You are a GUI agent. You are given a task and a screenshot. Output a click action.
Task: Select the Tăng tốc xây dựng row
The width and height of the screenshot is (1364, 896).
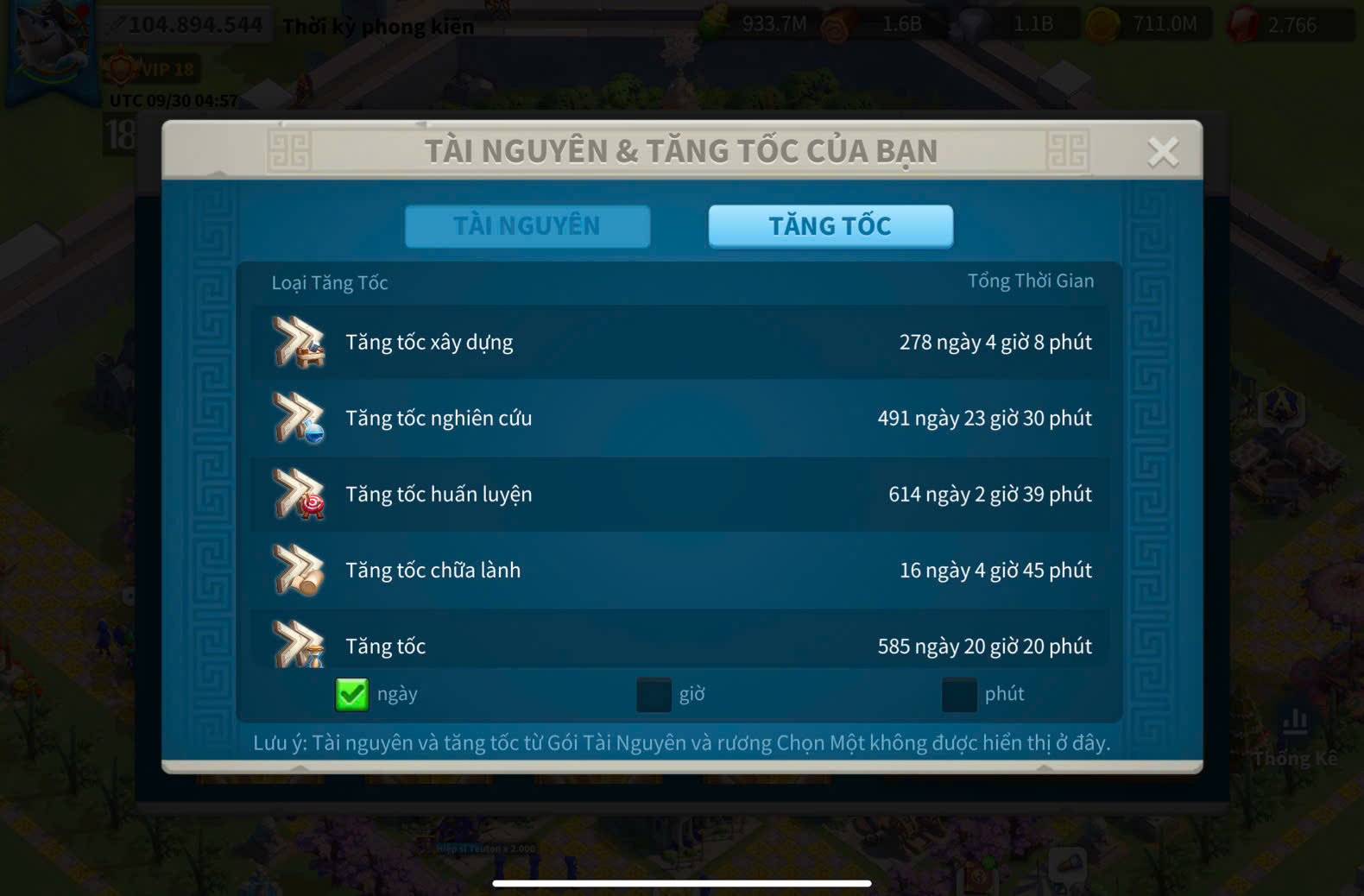tap(680, 343)
